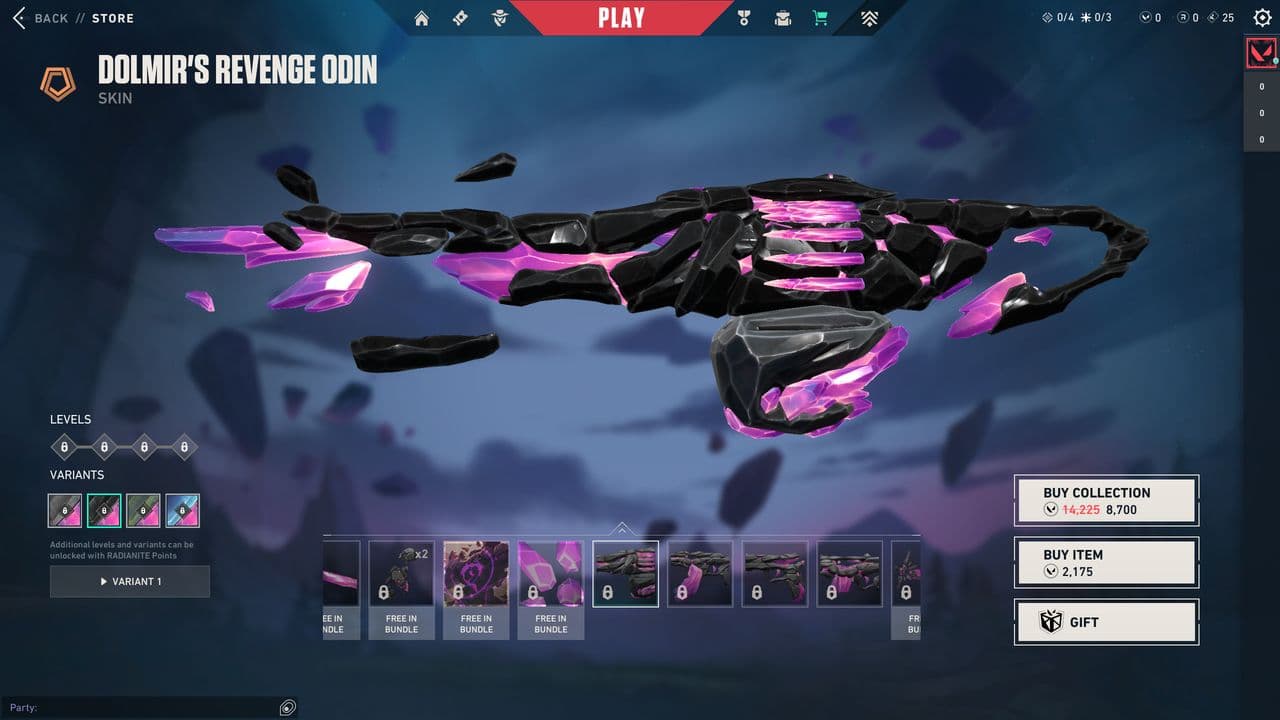This screenshot has height=720, width=1280.
Task: Open the store shopping cart icon
Action: (x=821, y=18)
